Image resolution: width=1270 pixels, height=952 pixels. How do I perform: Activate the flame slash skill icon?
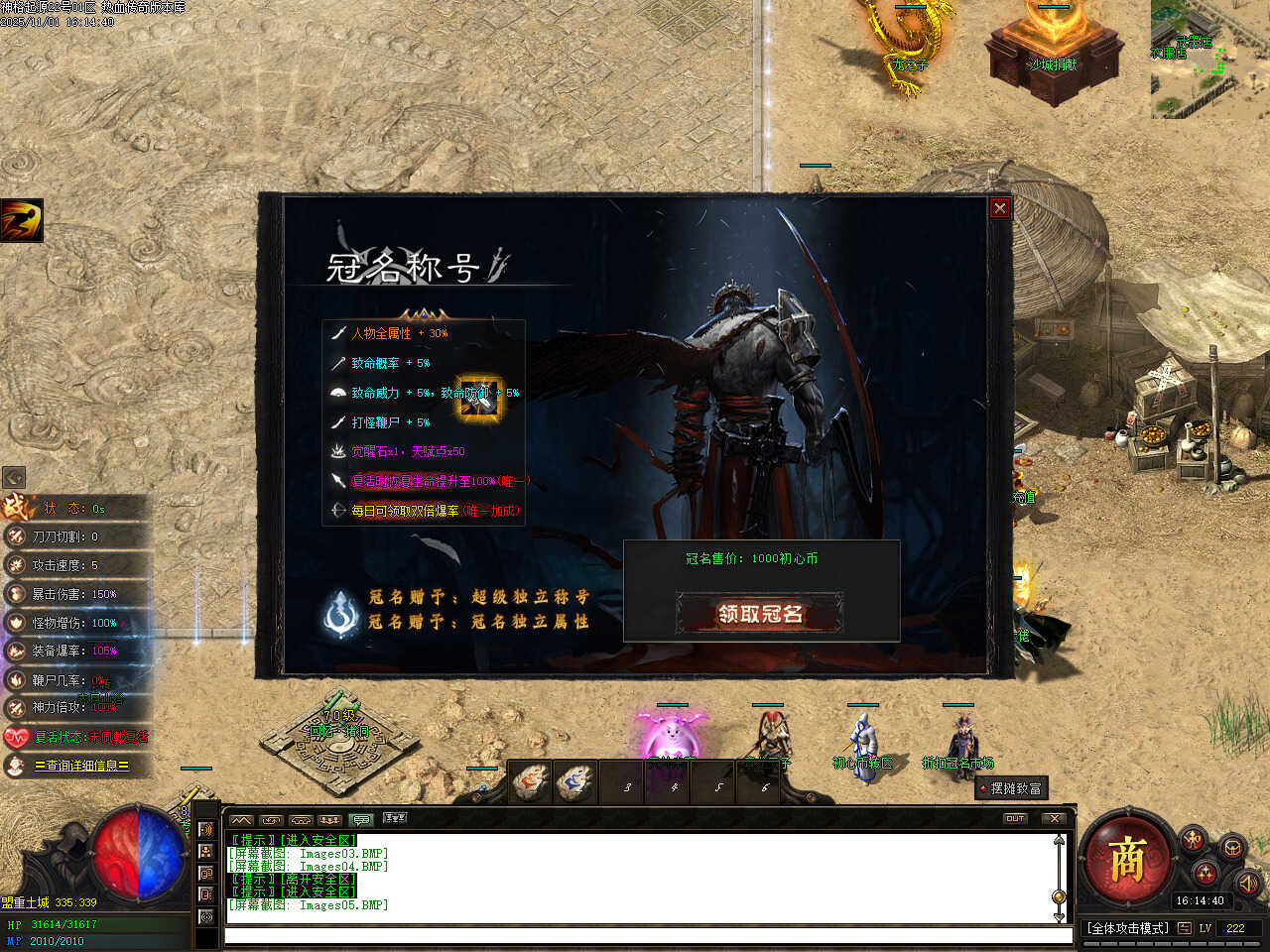[x=21, y=220]
